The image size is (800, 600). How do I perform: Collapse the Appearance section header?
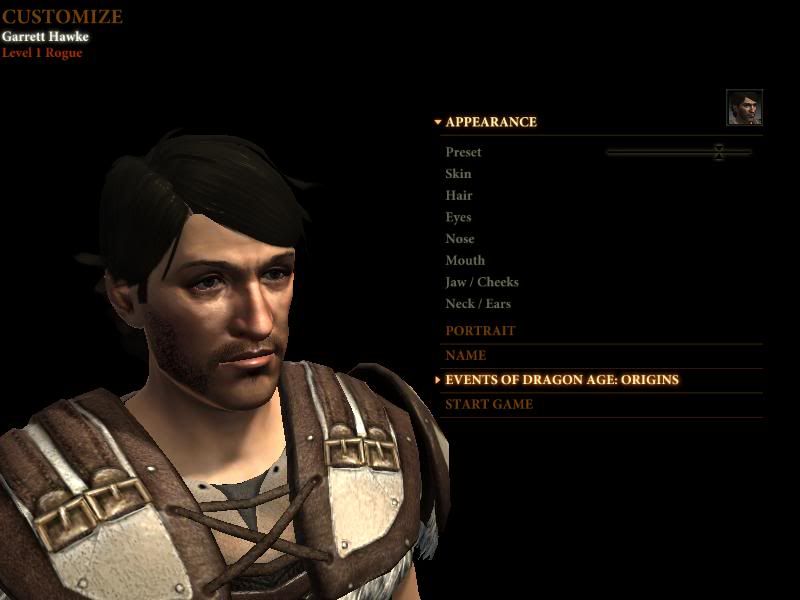pos(490,122)
